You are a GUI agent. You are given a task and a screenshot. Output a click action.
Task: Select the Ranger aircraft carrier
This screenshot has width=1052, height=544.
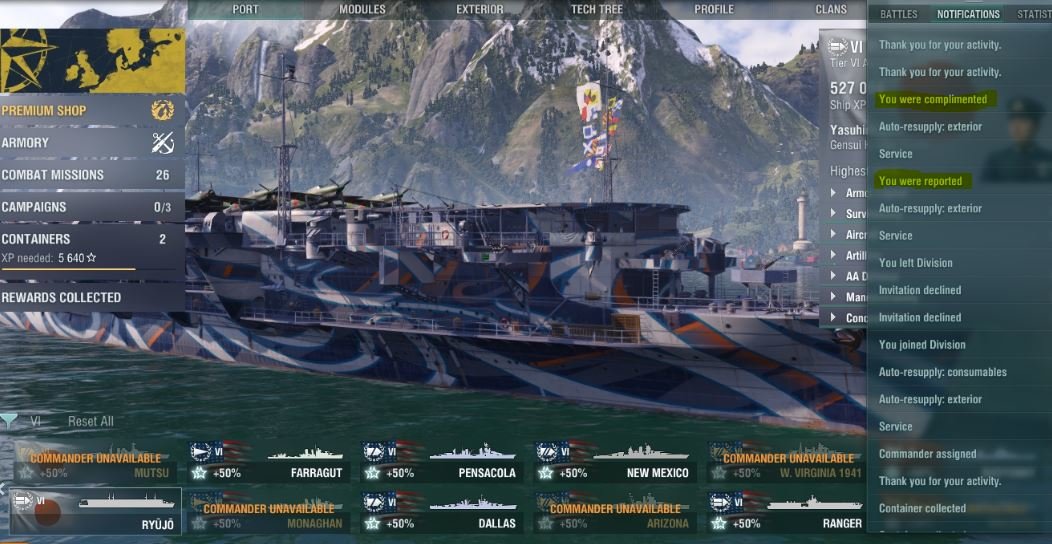click(786, 512)
